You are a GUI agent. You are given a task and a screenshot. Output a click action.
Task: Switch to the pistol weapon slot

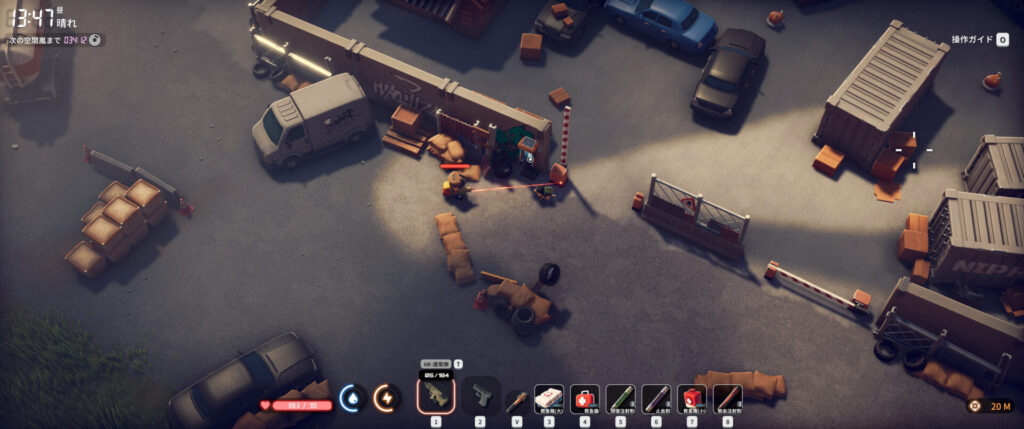(x=480, y=396)
